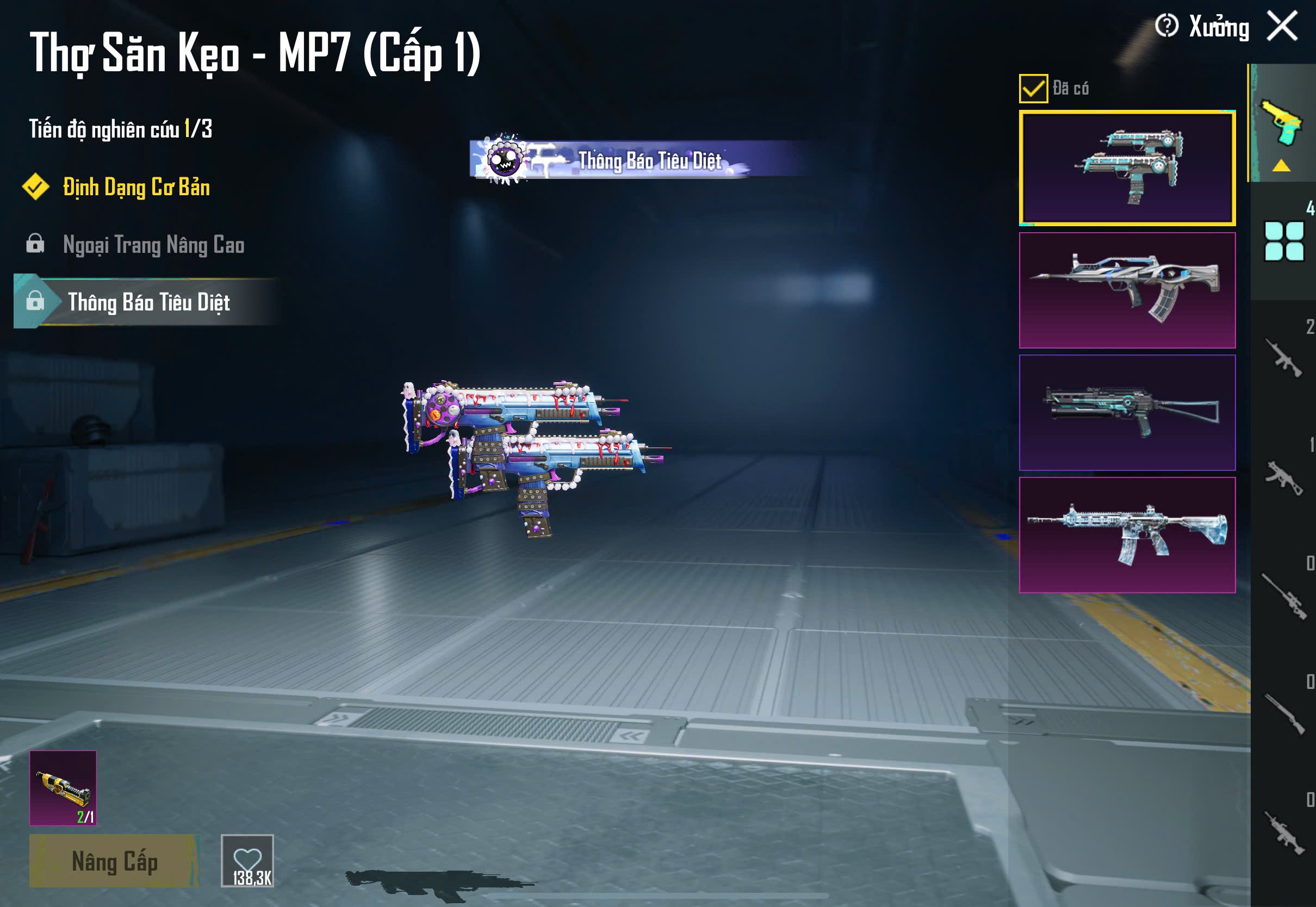Open the Thông Báo Tiêu Diệt stage entry
Image resolution: width=1316 pixels, height=907 pixels.
[x=149, y=302]
